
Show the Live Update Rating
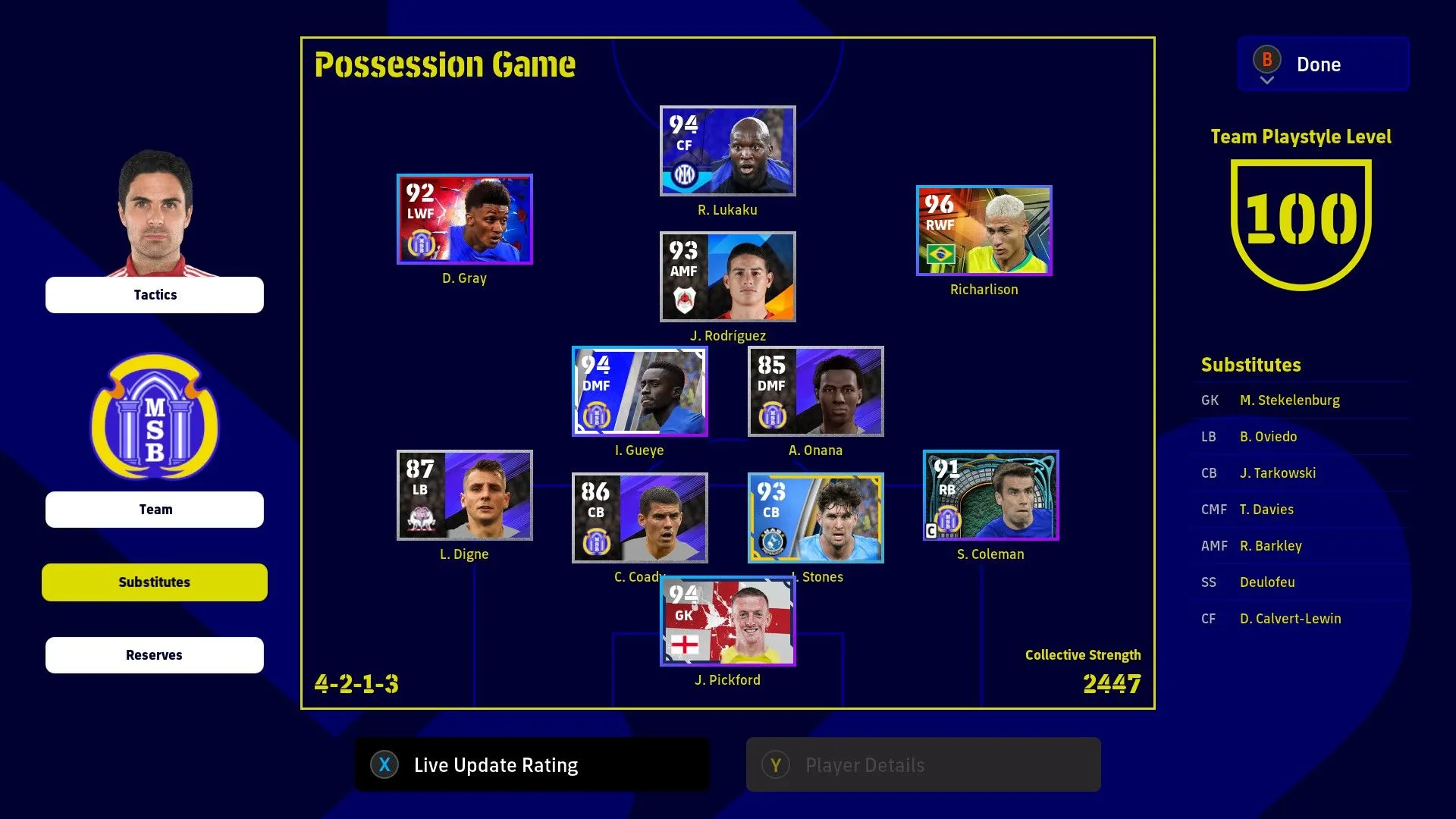532,765
